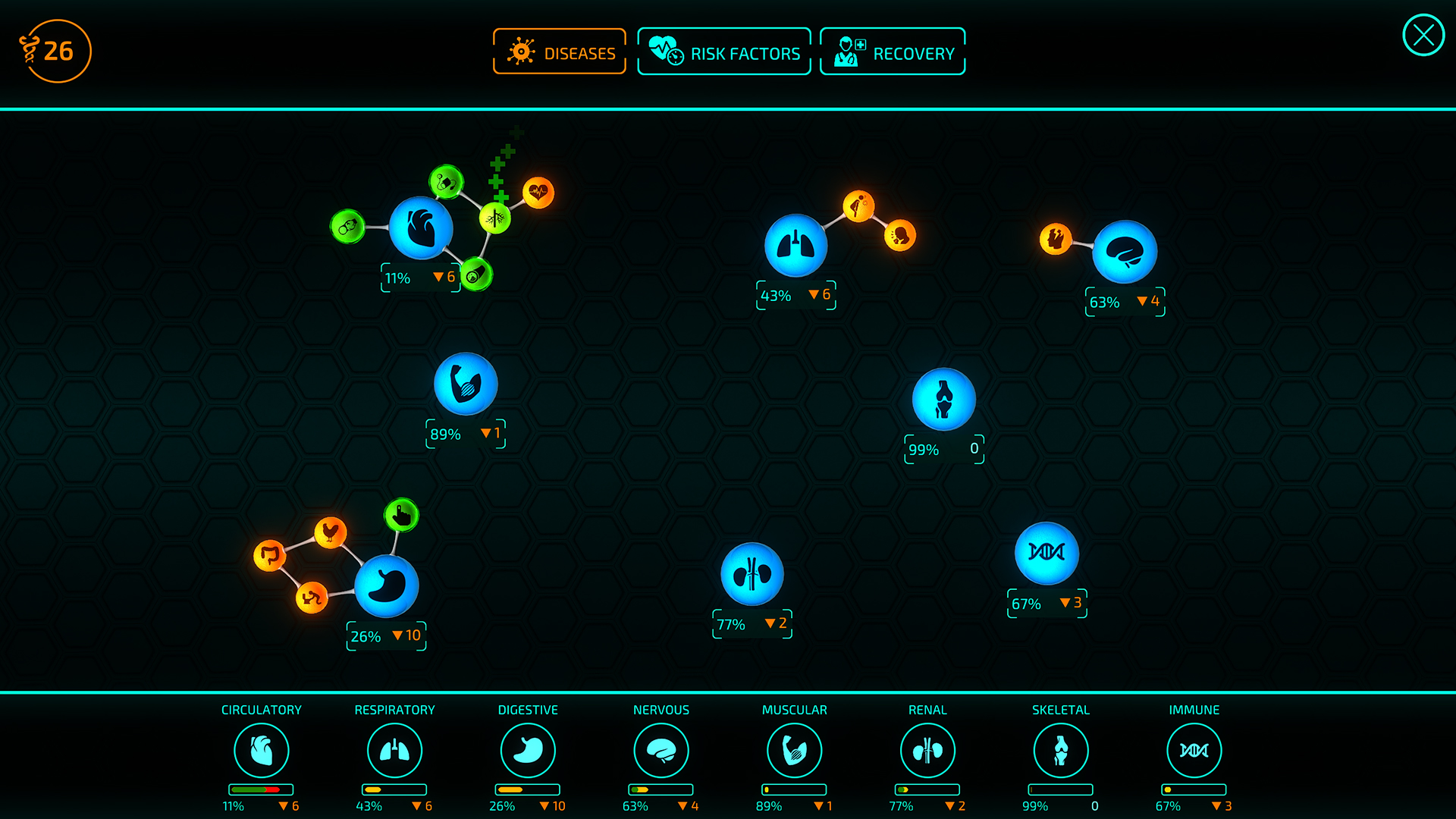Viewport: 1456px width, 819px height.
Task: Select the blue brain nervous system node
Action: [1125, 251]
